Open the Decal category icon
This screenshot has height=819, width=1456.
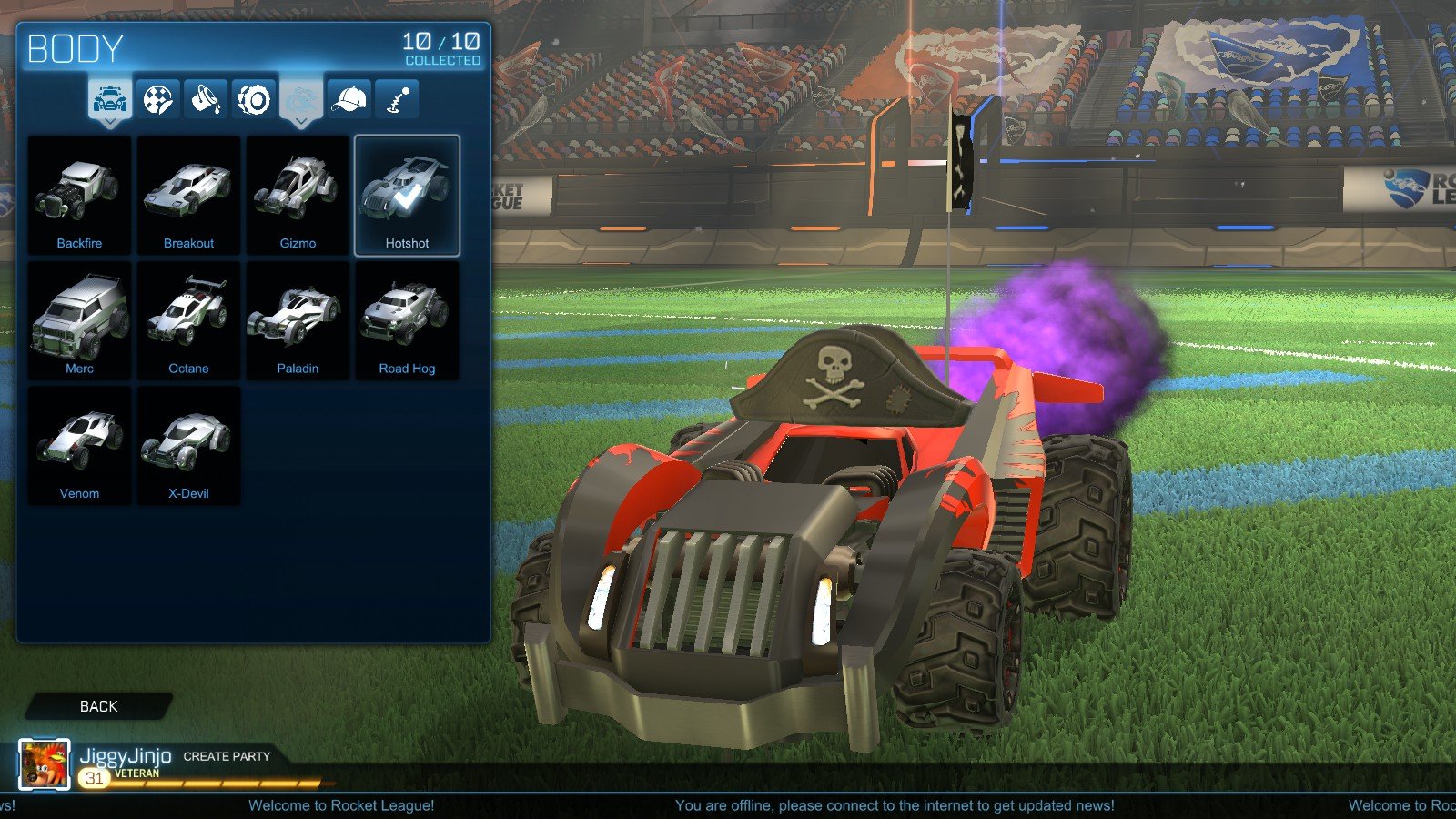coord(158,96)
